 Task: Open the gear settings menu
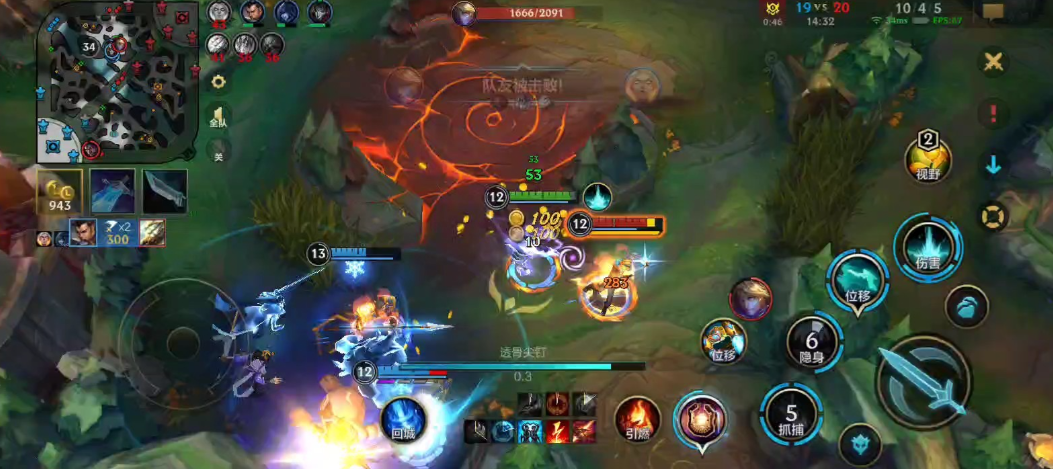tap(217, 81)
